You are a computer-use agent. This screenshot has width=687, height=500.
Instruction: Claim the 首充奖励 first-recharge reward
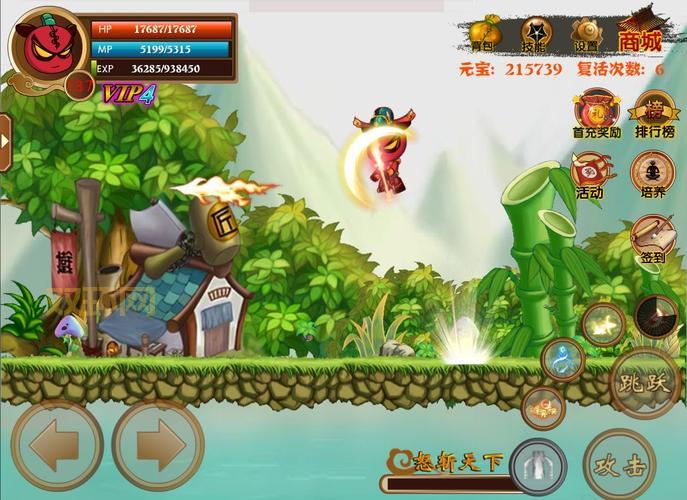(596, 112)
